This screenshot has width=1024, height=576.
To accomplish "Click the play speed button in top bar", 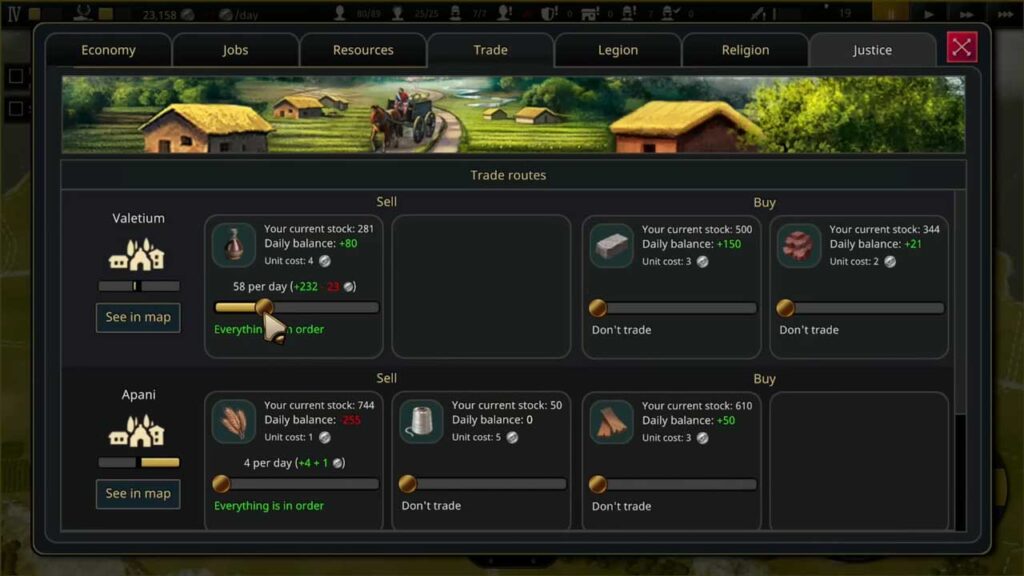I will tap(929, 14).
